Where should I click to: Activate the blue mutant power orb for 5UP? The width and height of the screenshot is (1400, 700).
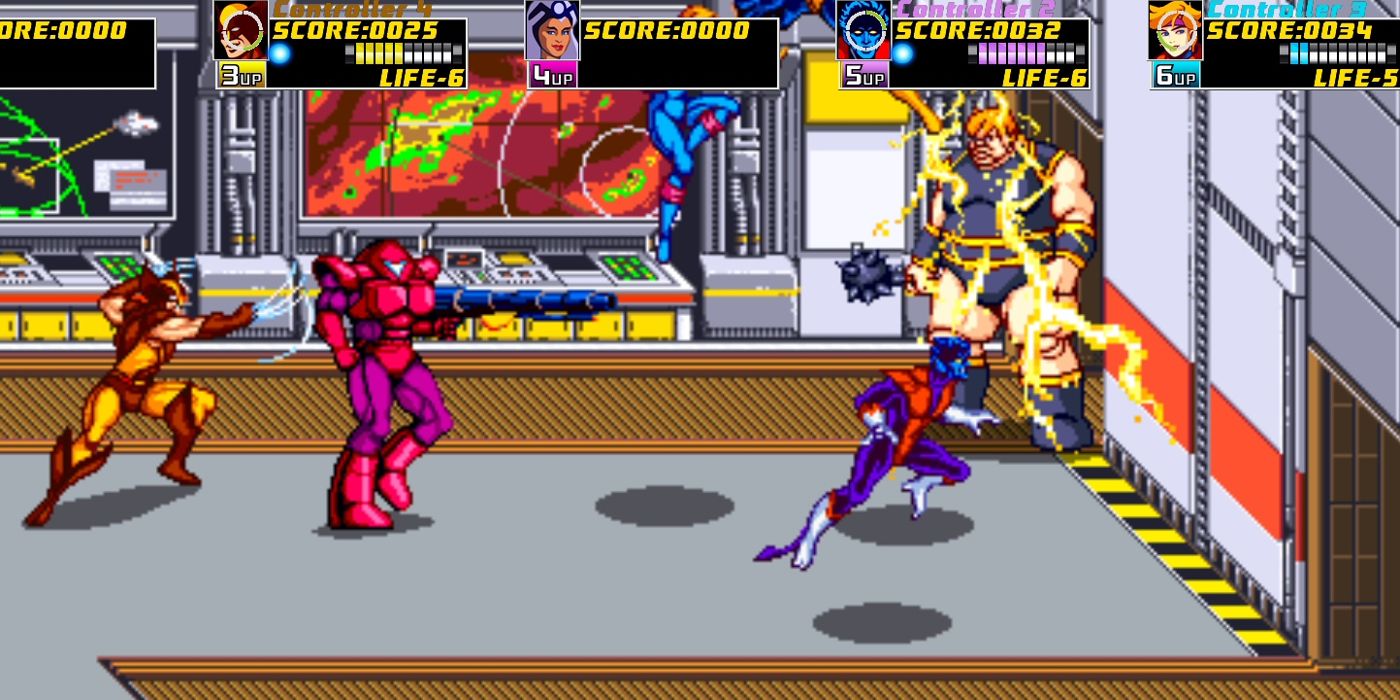tap(902, 53)
